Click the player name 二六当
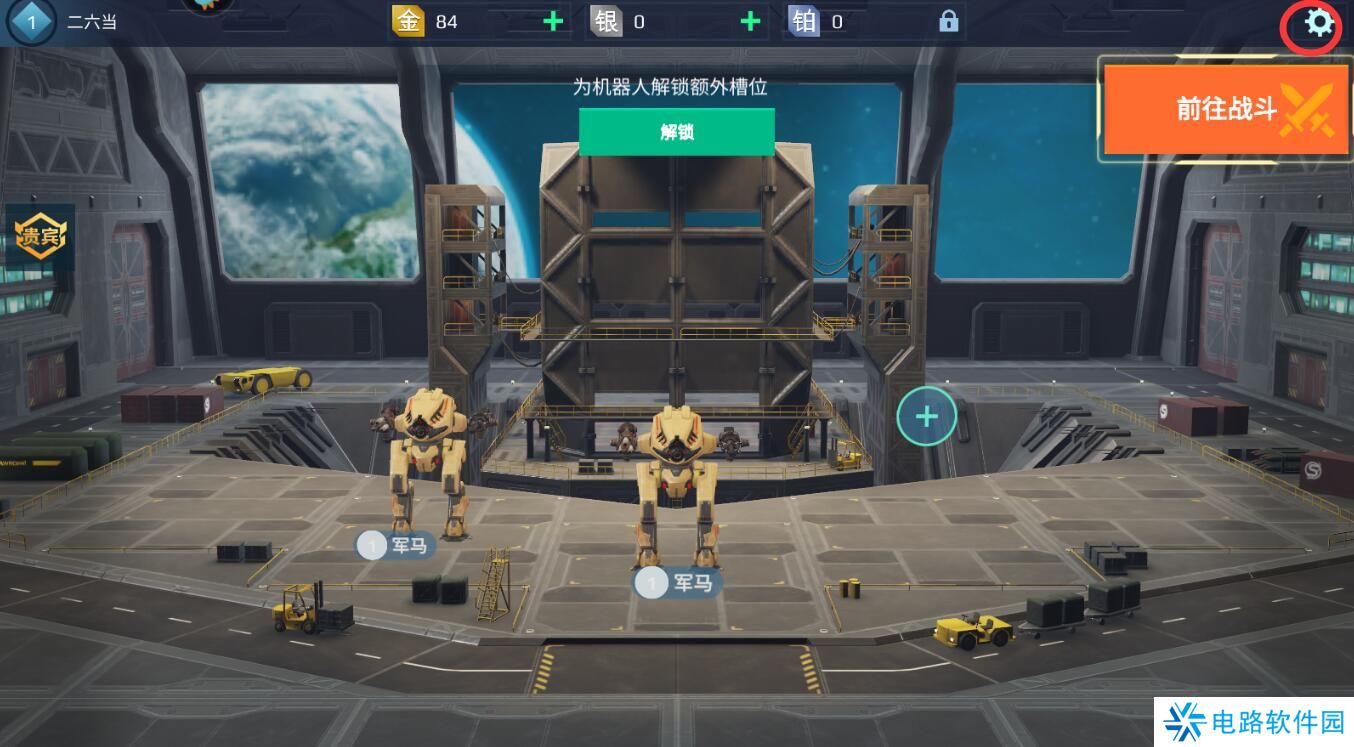1354x747 pixels. click(91, 21)
